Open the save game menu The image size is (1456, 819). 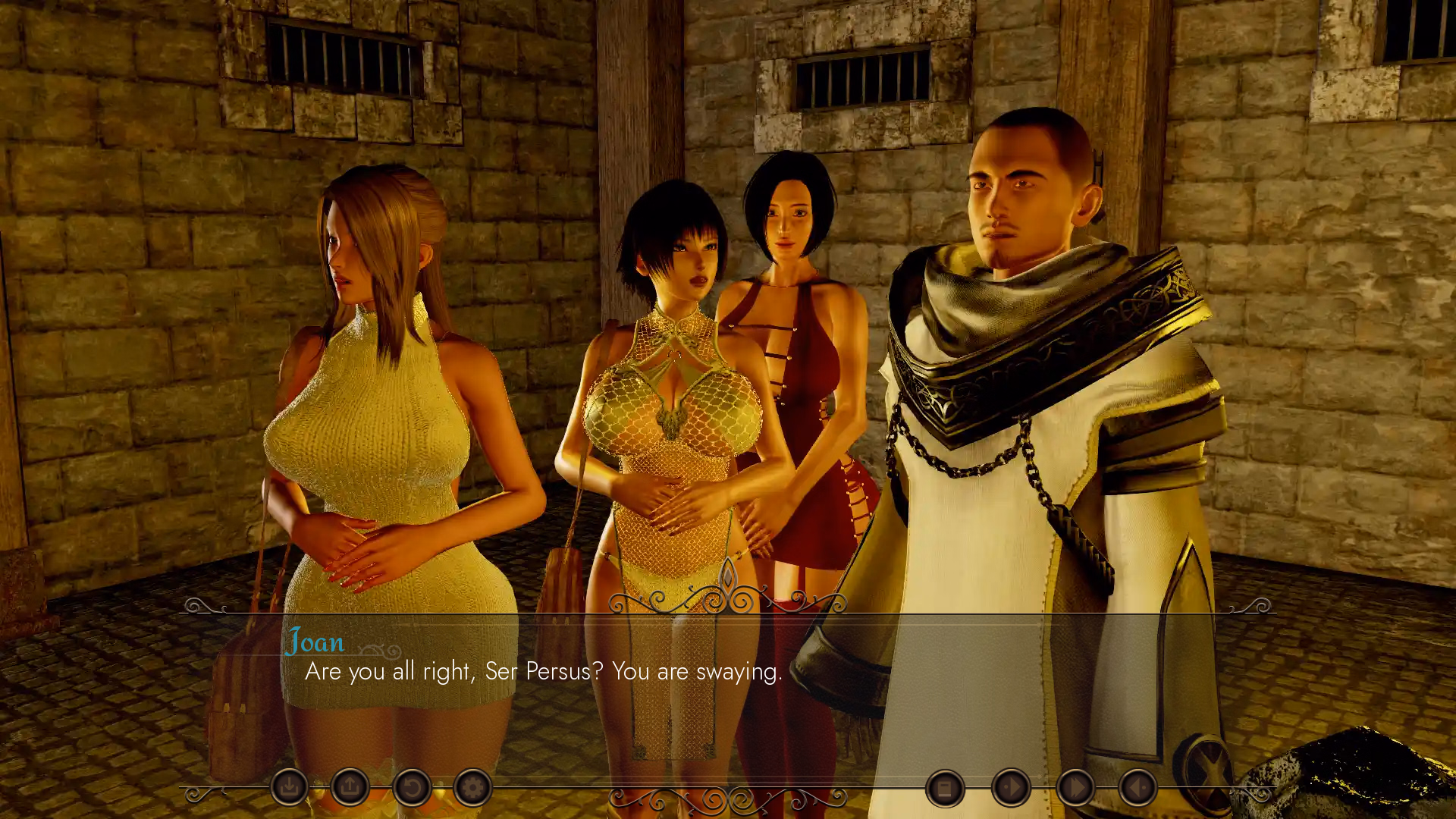tap(289, 788)
